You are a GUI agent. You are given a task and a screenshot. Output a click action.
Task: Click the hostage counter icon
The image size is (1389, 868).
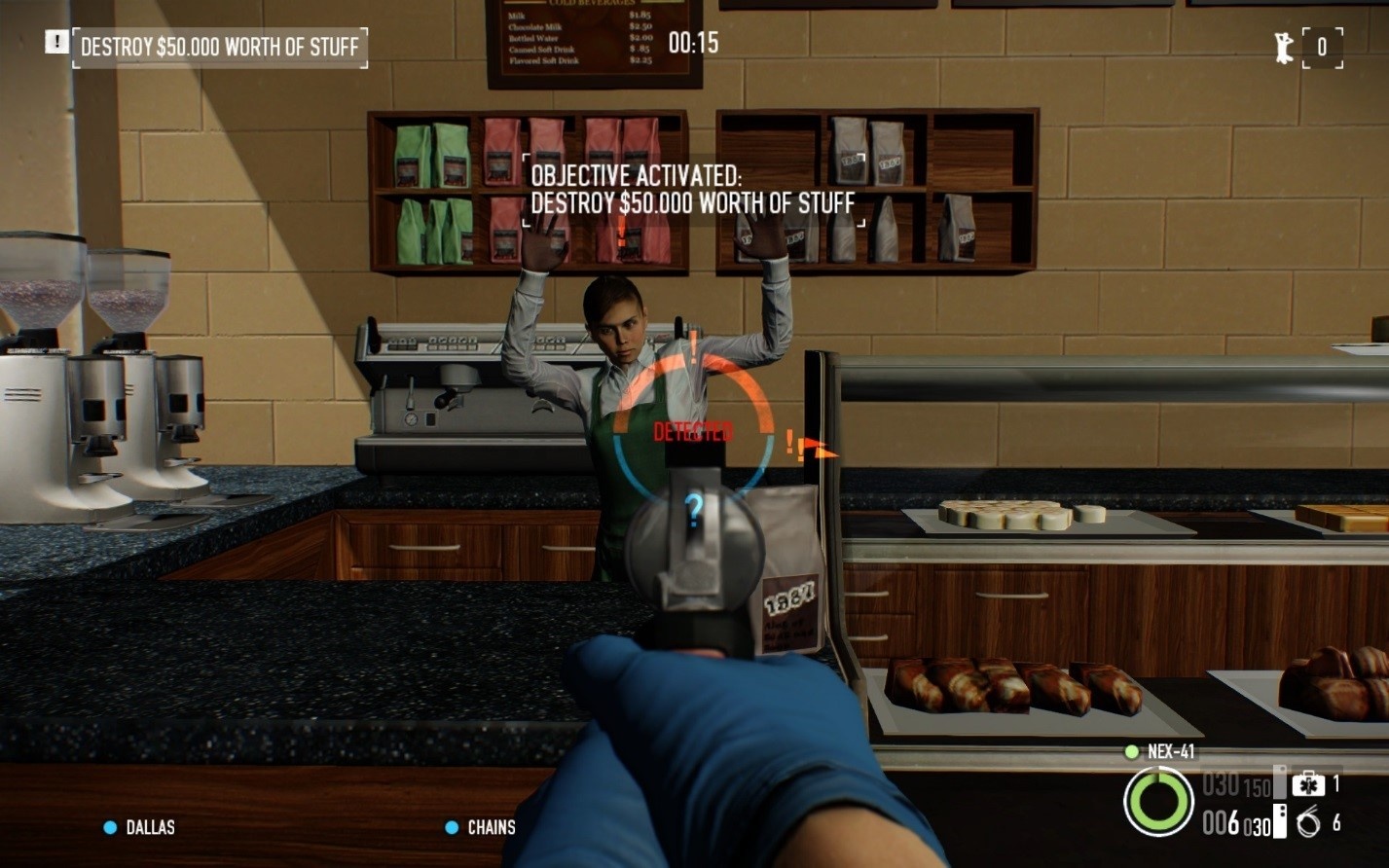coord(1284,48)
